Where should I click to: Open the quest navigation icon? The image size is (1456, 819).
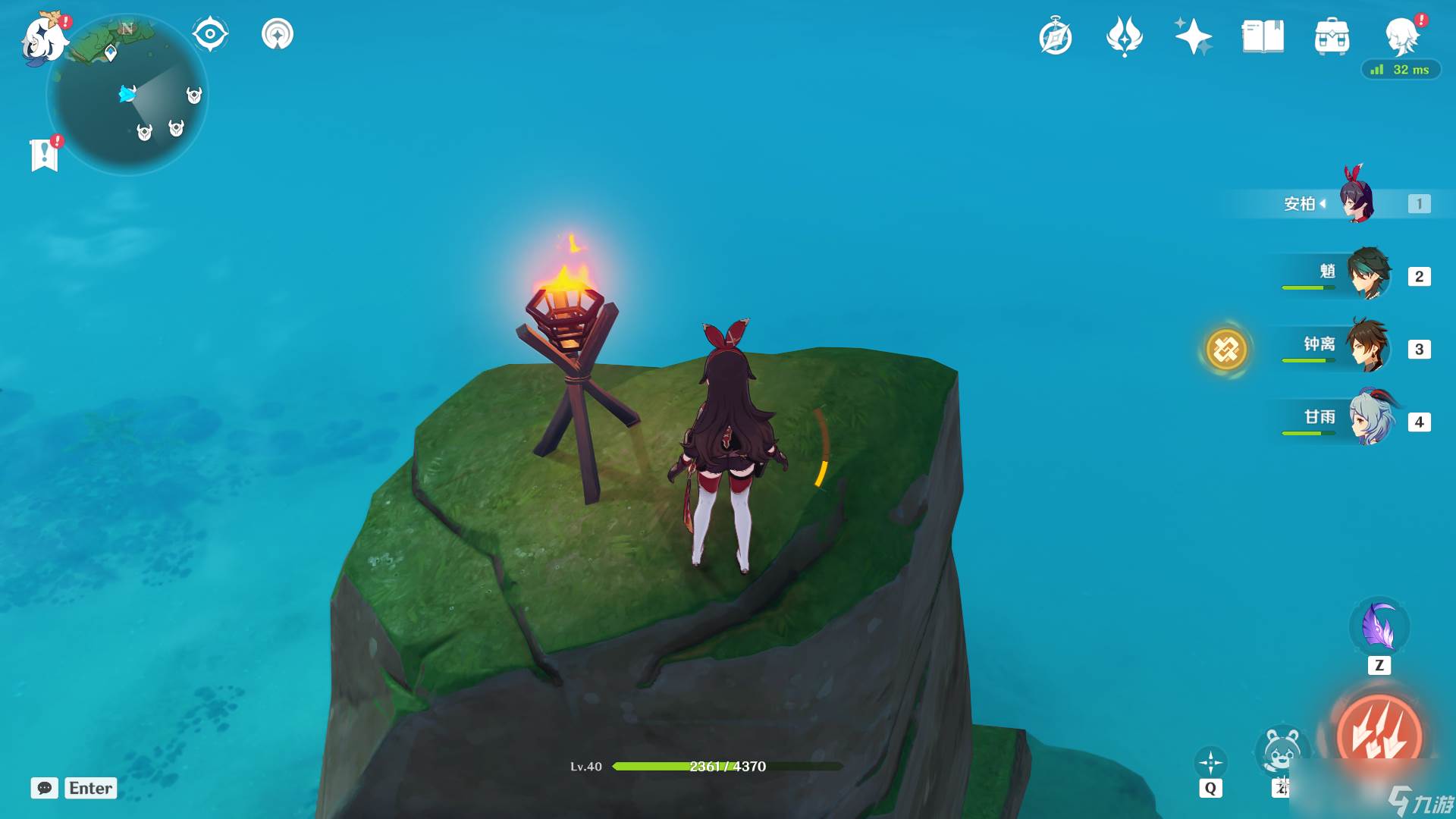pyautogui.click(x=210, y=34)
